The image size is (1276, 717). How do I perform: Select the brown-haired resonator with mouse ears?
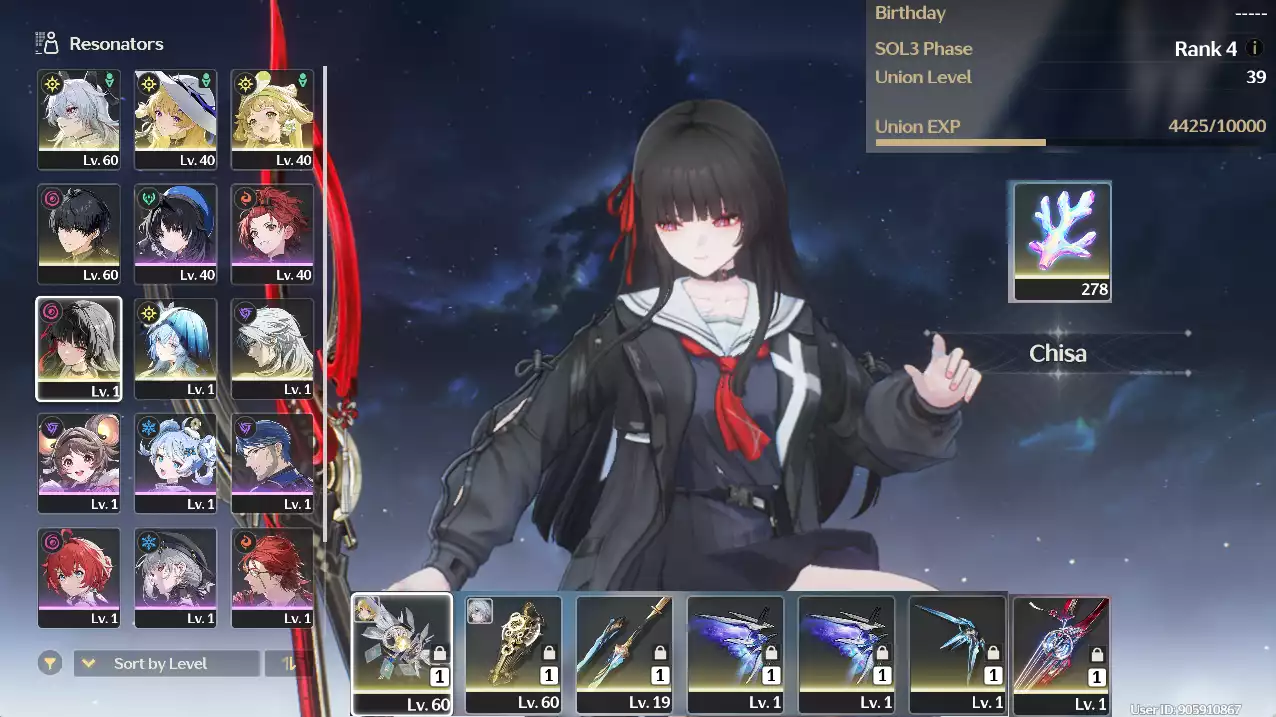pyautogui.click(x=79, y=463)
